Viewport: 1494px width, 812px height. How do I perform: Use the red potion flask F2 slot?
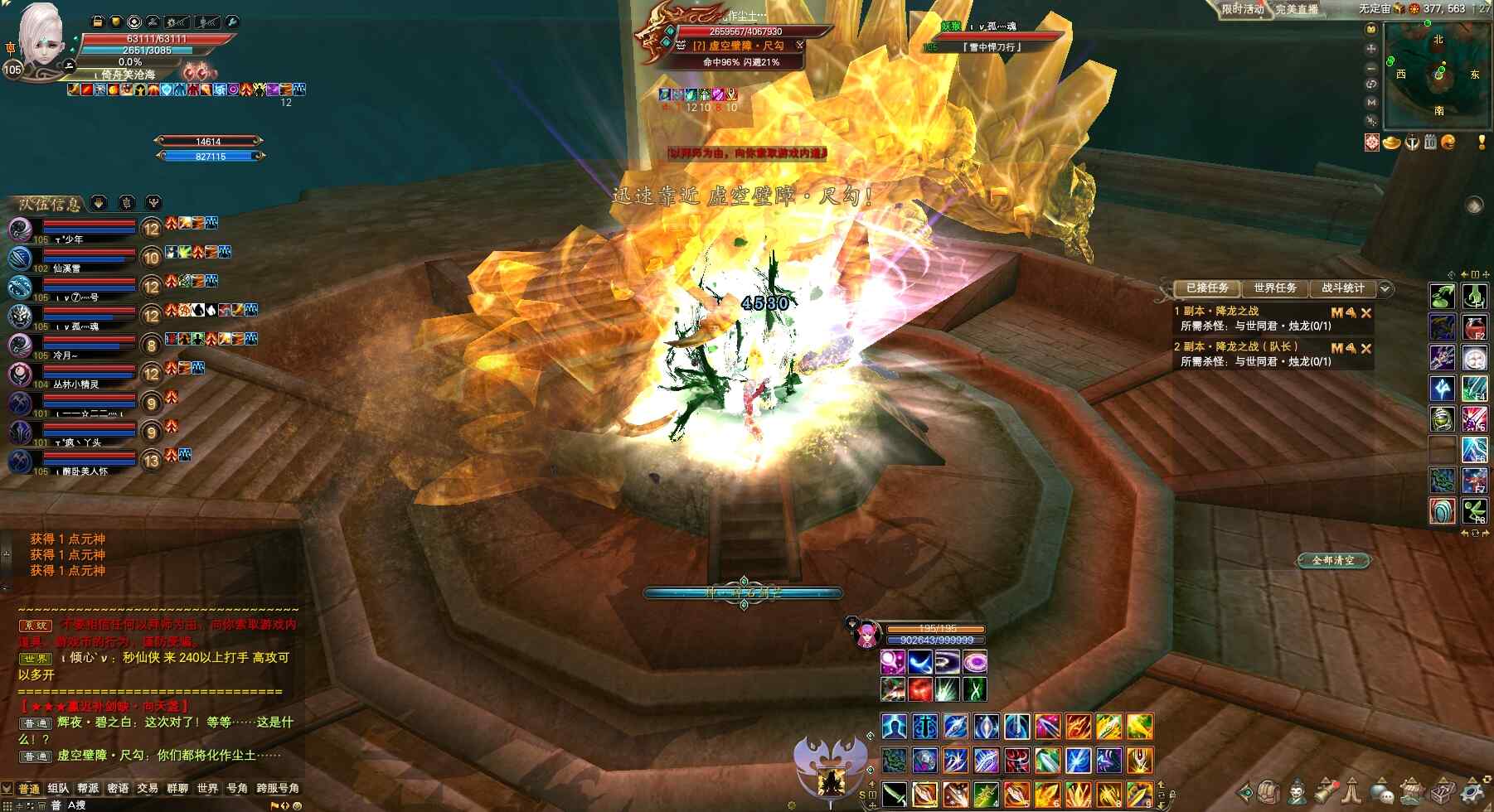click(1473, 326)
